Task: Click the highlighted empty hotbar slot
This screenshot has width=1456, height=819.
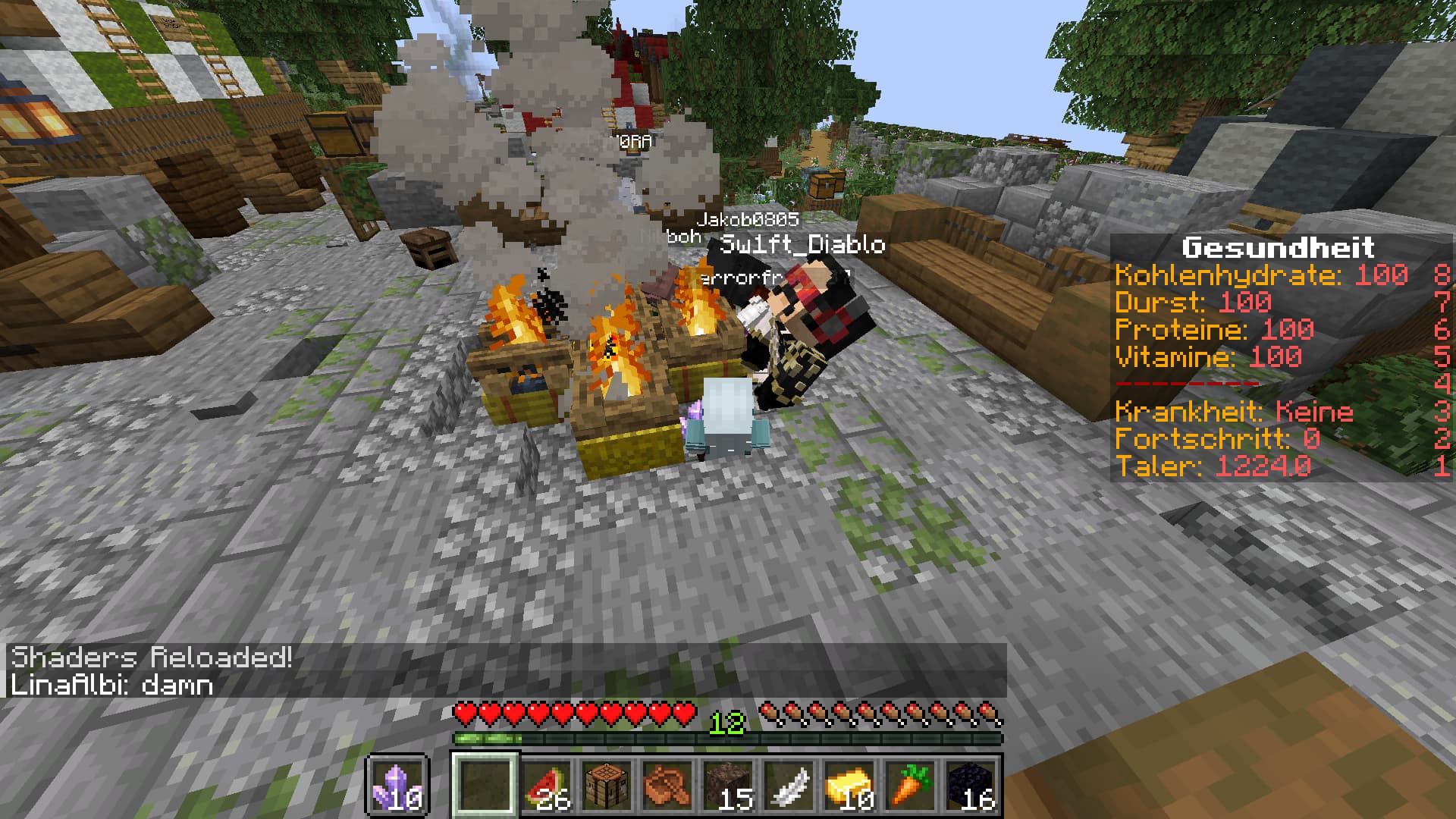Action: 485,786
